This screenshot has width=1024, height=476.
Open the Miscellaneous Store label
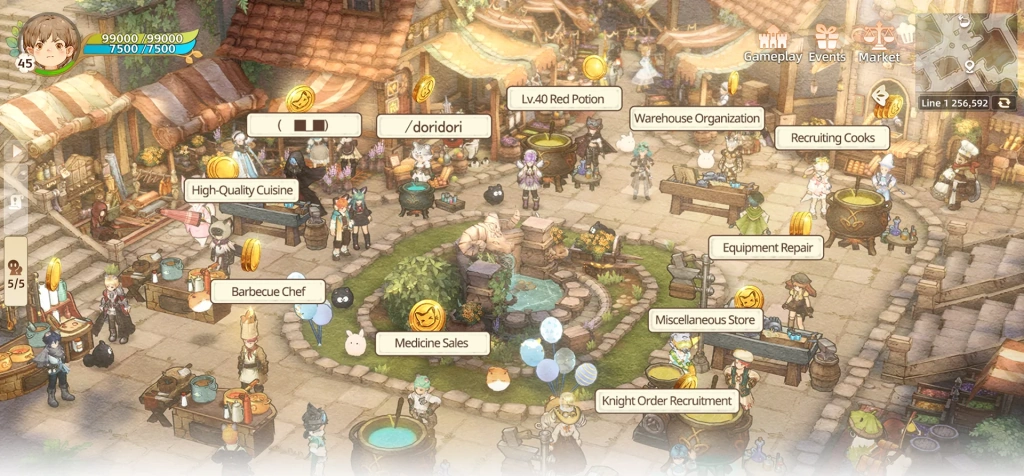point(705,321)
